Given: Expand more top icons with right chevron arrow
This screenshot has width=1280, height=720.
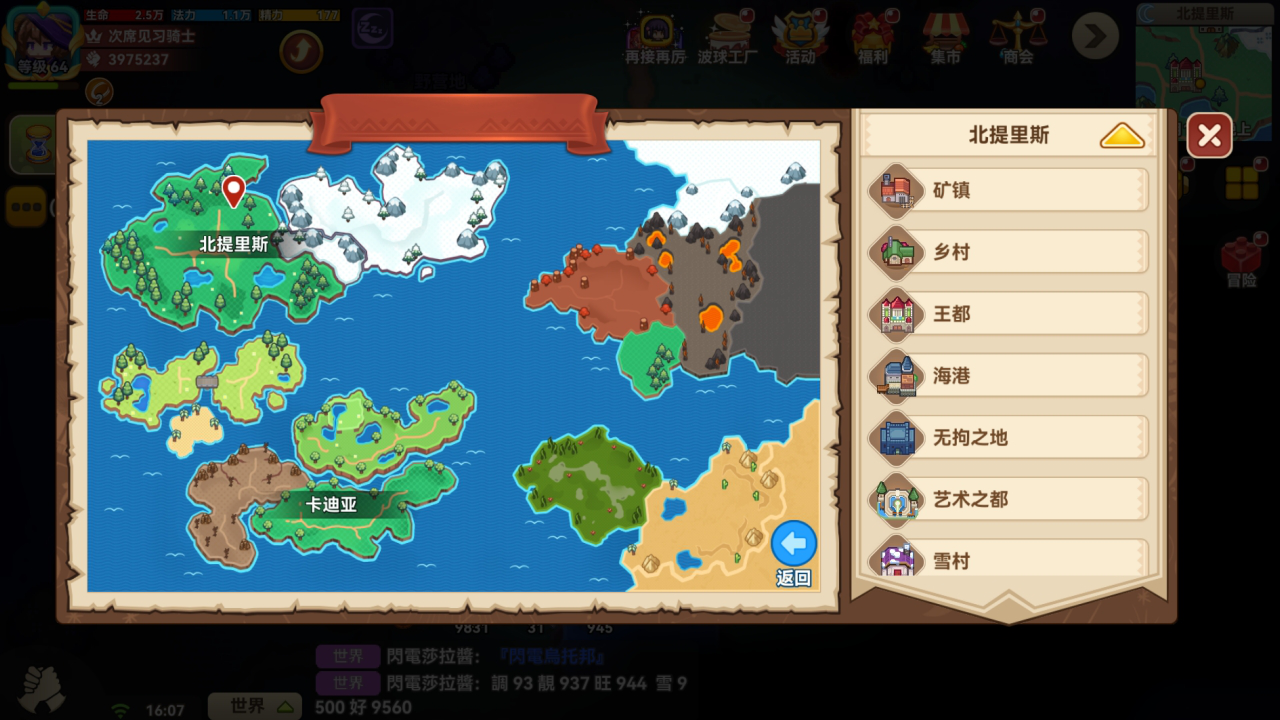Looking at the screenshot, I should (x=1095, y=35).
